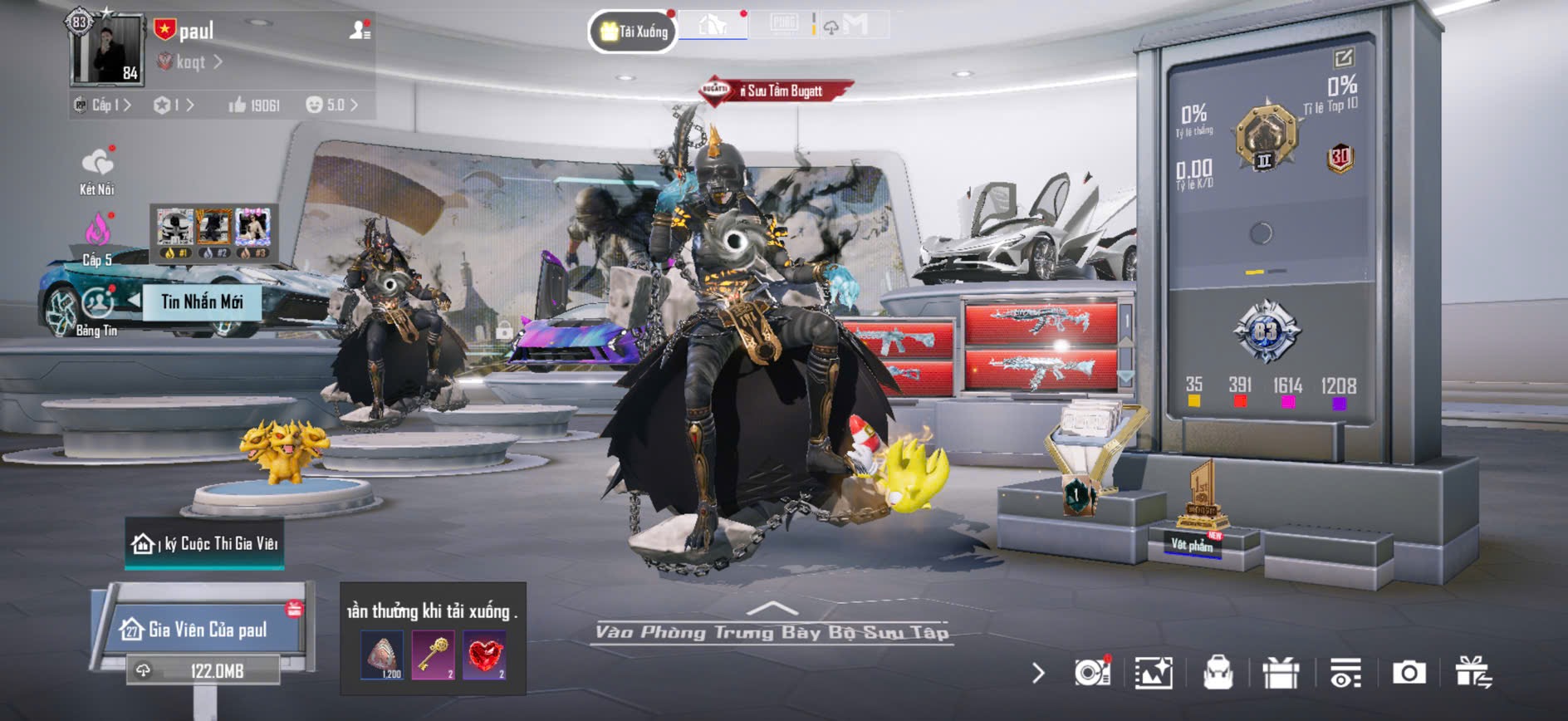Select the golden key reward item
The image size is (1568, 721).
coord(433,655)
